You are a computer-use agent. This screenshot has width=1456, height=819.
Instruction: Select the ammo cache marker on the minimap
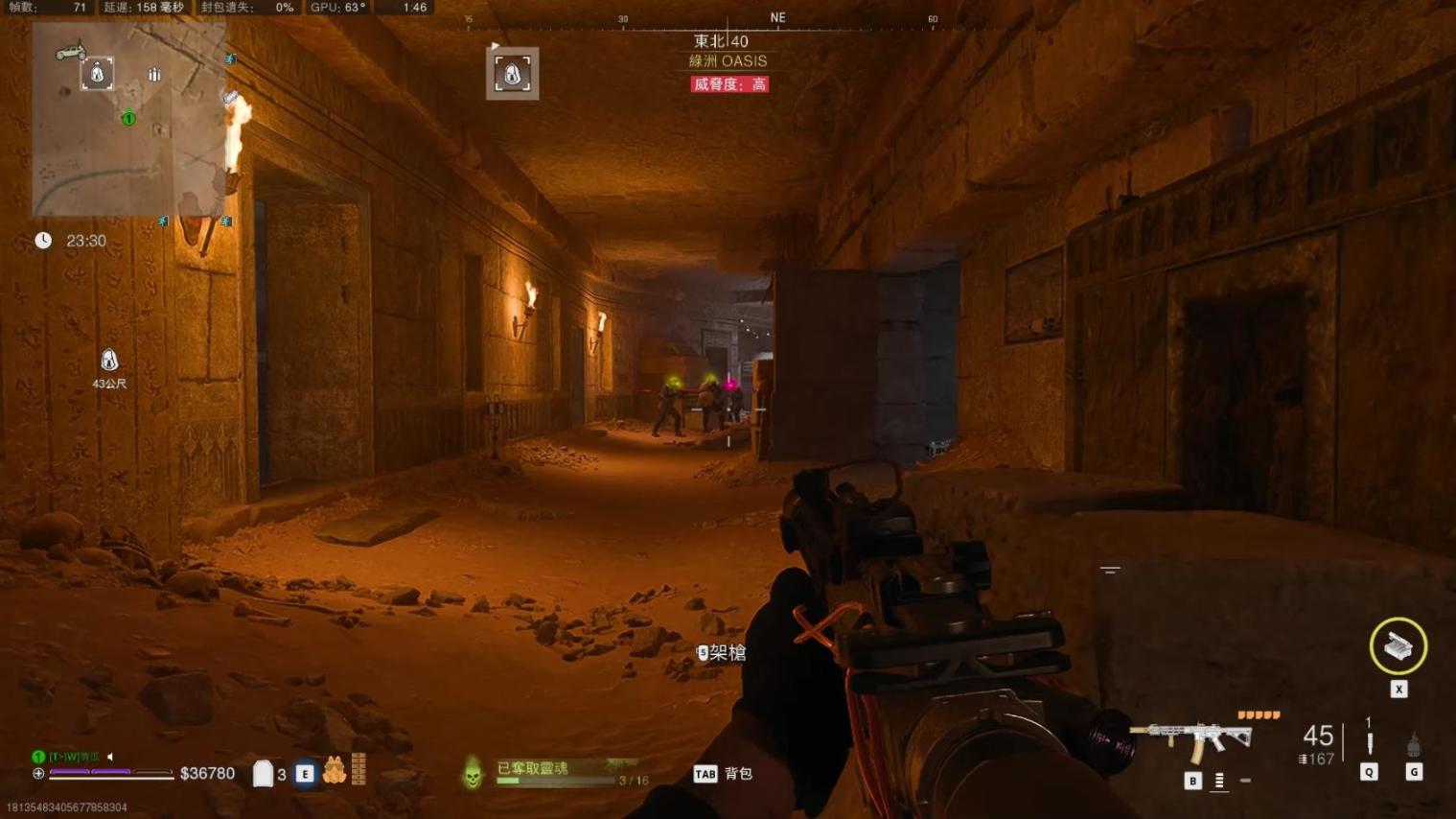click(x=154, y=74)
